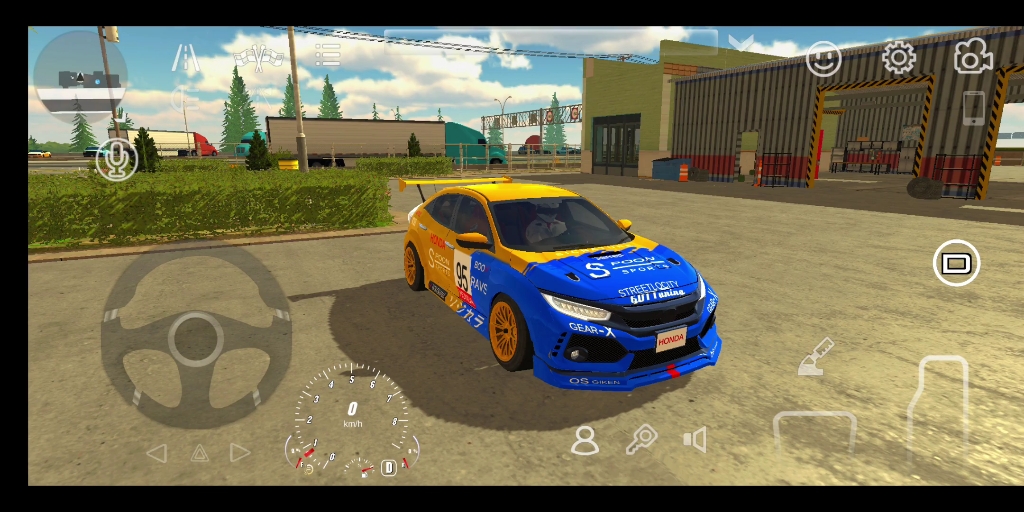Activate the microphone voice chat button
This screenshot has width=1024, height=512.
click(x=117, y=160)
